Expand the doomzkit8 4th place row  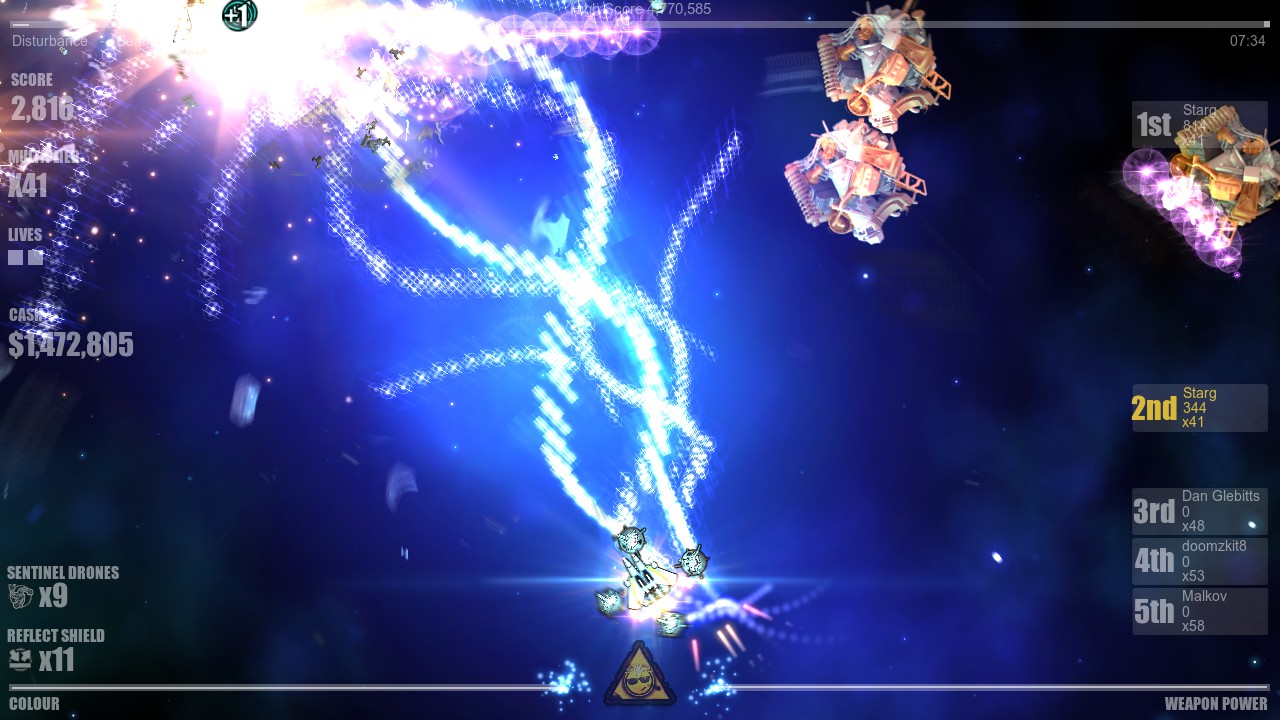tap(1198, 560)
